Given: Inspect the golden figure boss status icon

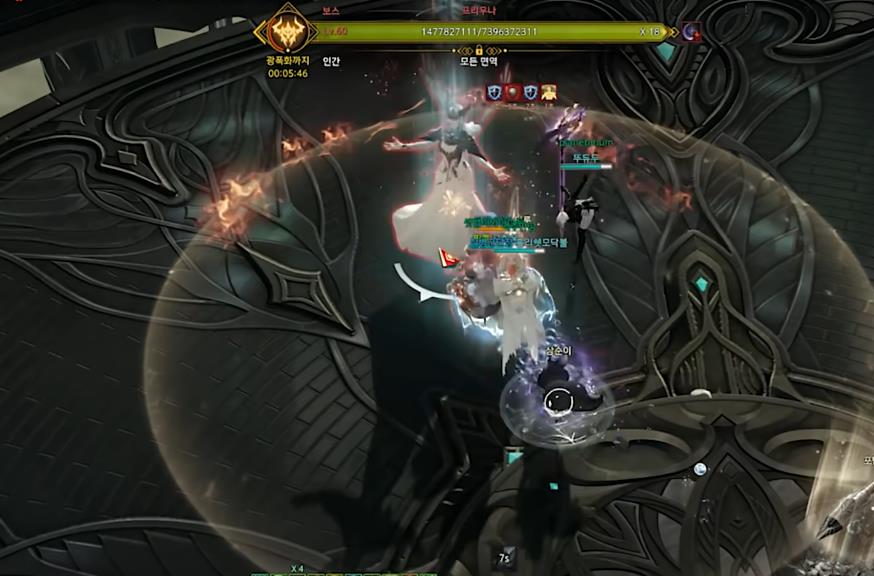Looking at the screenshot, I should (x=548, y=92).
